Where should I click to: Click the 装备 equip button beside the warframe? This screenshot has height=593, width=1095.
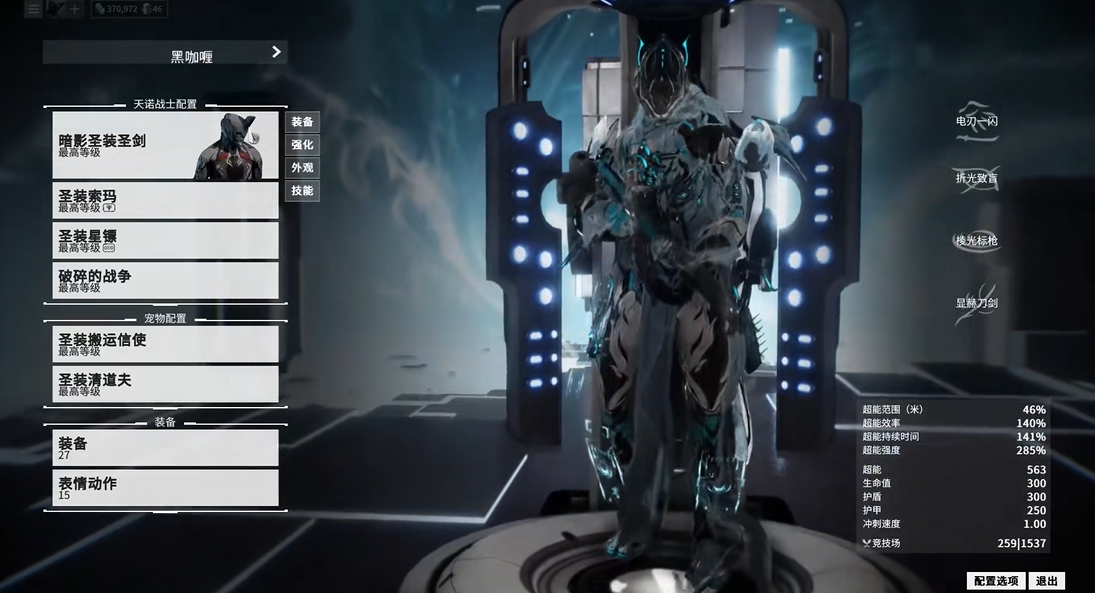302,122
